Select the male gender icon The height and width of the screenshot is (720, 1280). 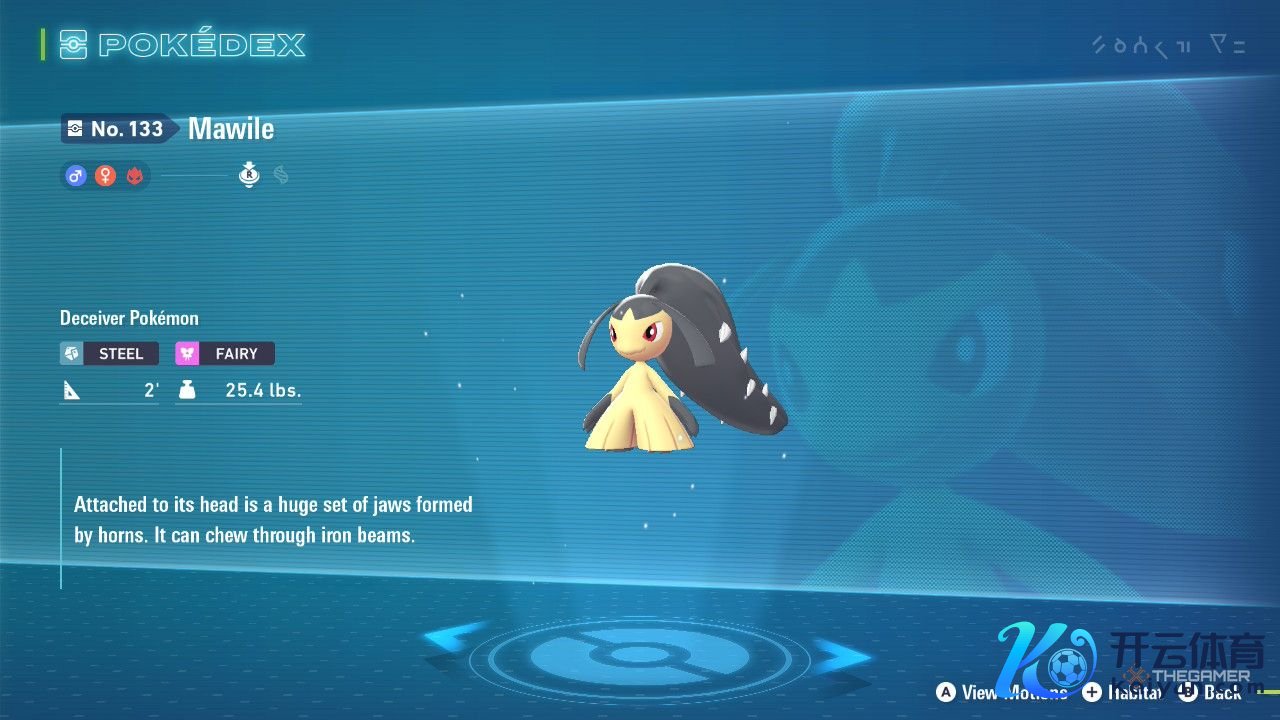click(x=75, y=176)
